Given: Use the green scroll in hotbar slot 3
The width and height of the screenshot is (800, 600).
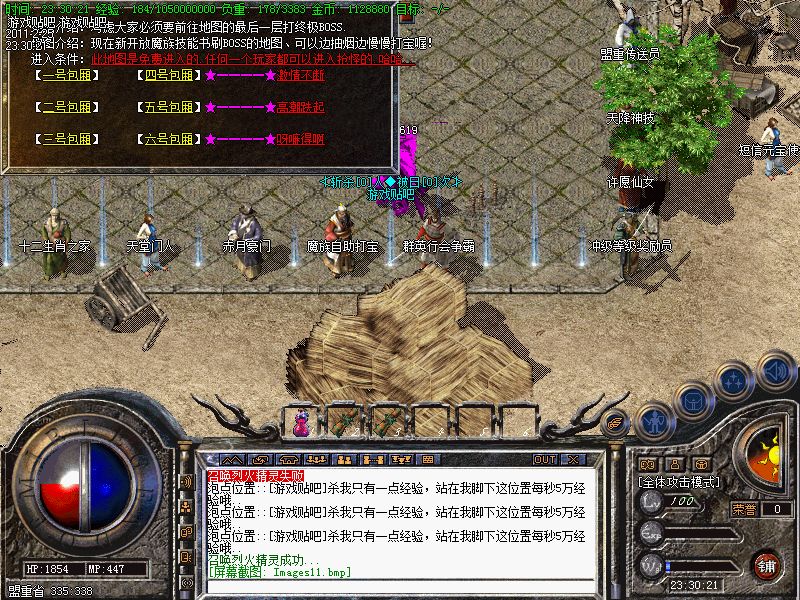Looking at the screenshot, I should pos(387,423).
